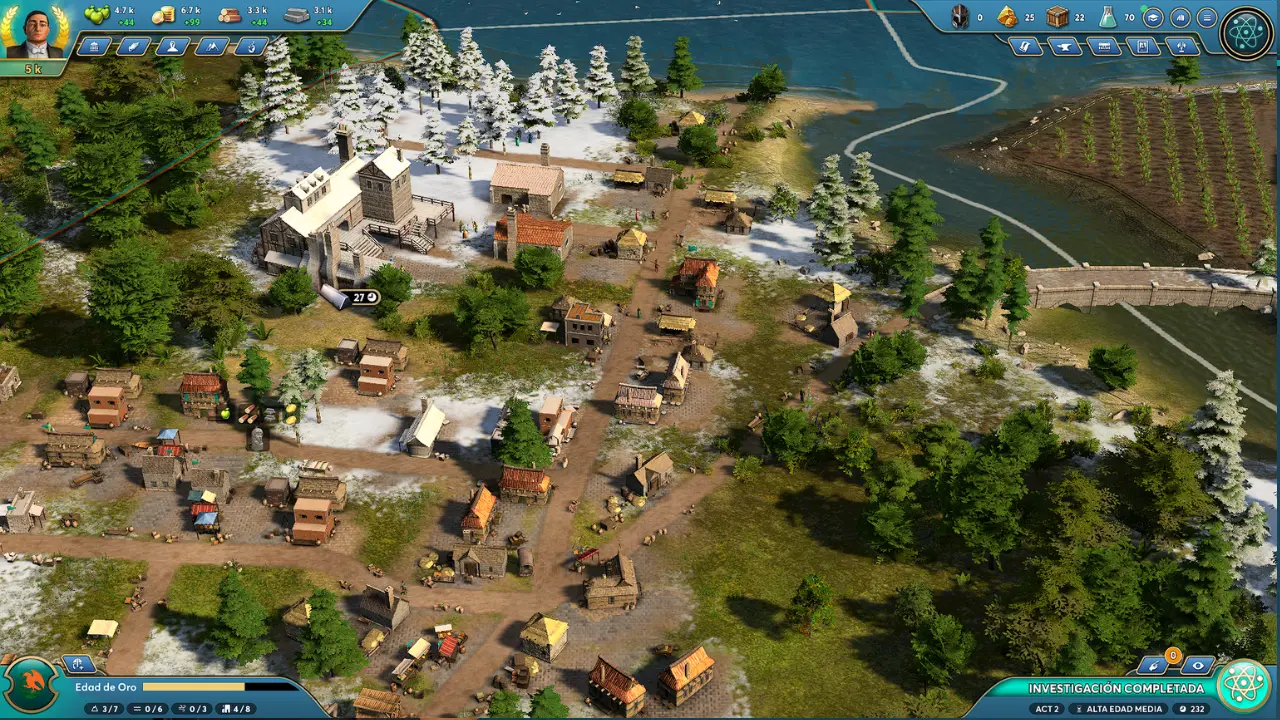Click the dragon emblem medallion
The height and width of the screenshot is (720, 1280).
tap(31, 685)
